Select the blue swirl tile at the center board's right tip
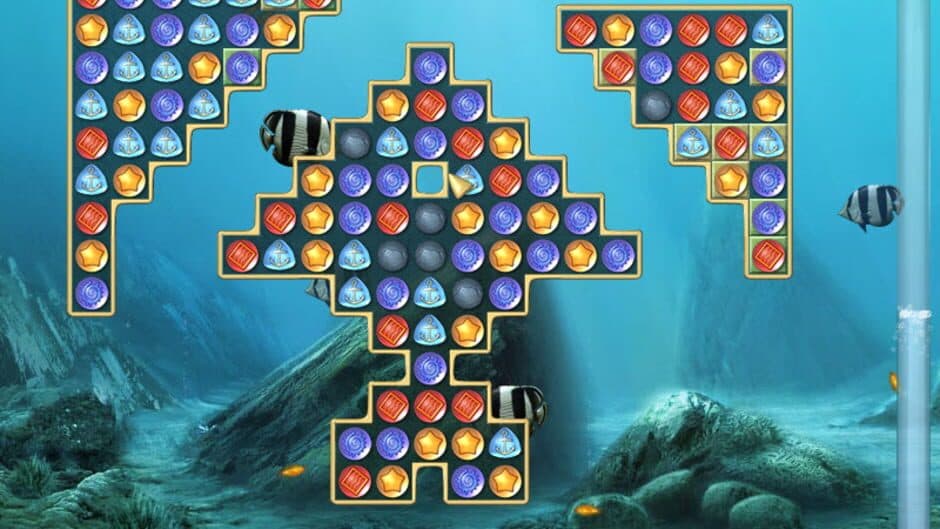 click(618, 255)
